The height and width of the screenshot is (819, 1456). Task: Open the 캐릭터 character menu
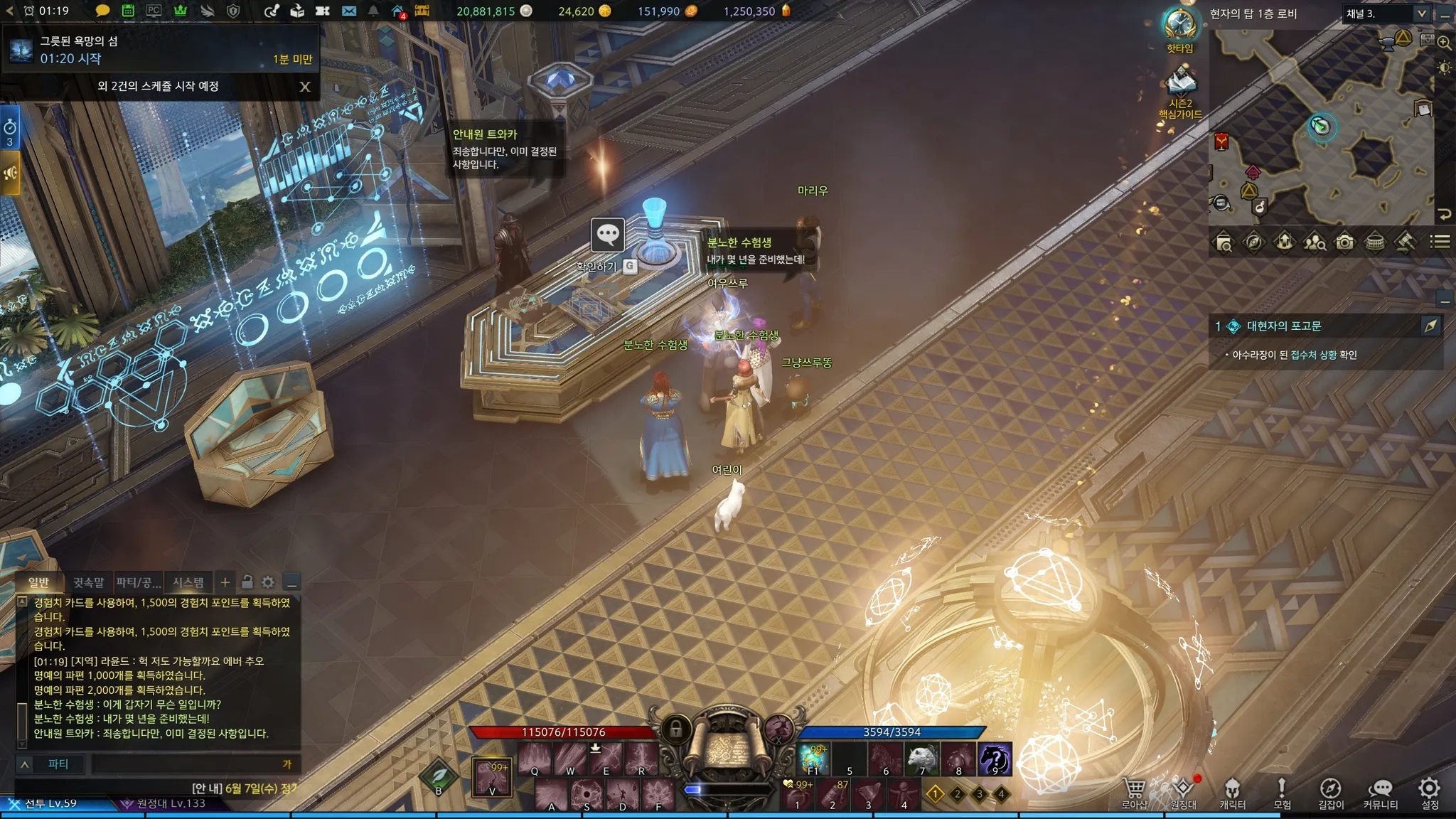pyautogui.click(x=1232, y=791)
